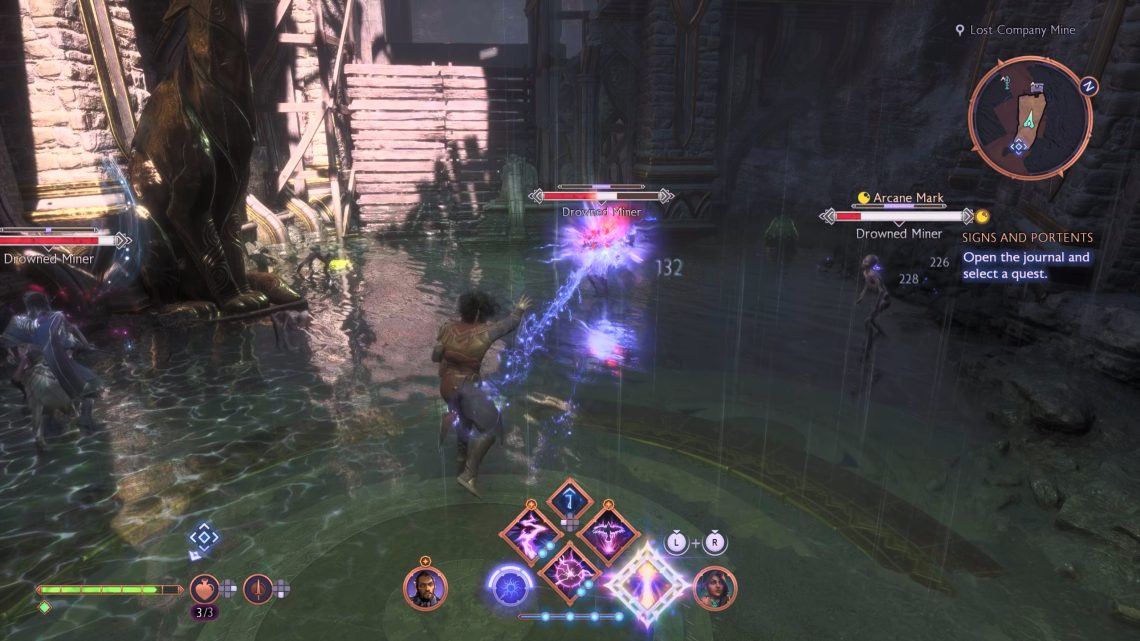The width and height of the screenshot is (1140, 641).
Task: Open the circular minimap
Action: [1030, 118]
